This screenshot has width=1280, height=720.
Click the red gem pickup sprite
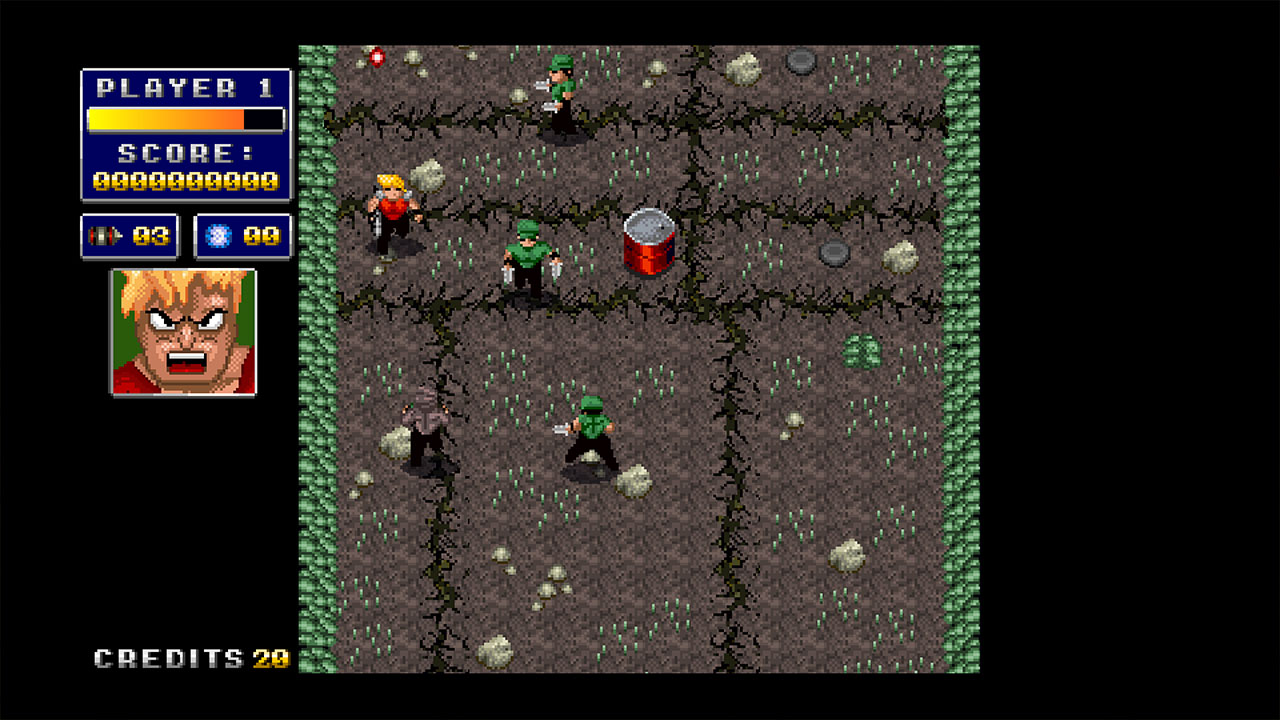(375, 58)
